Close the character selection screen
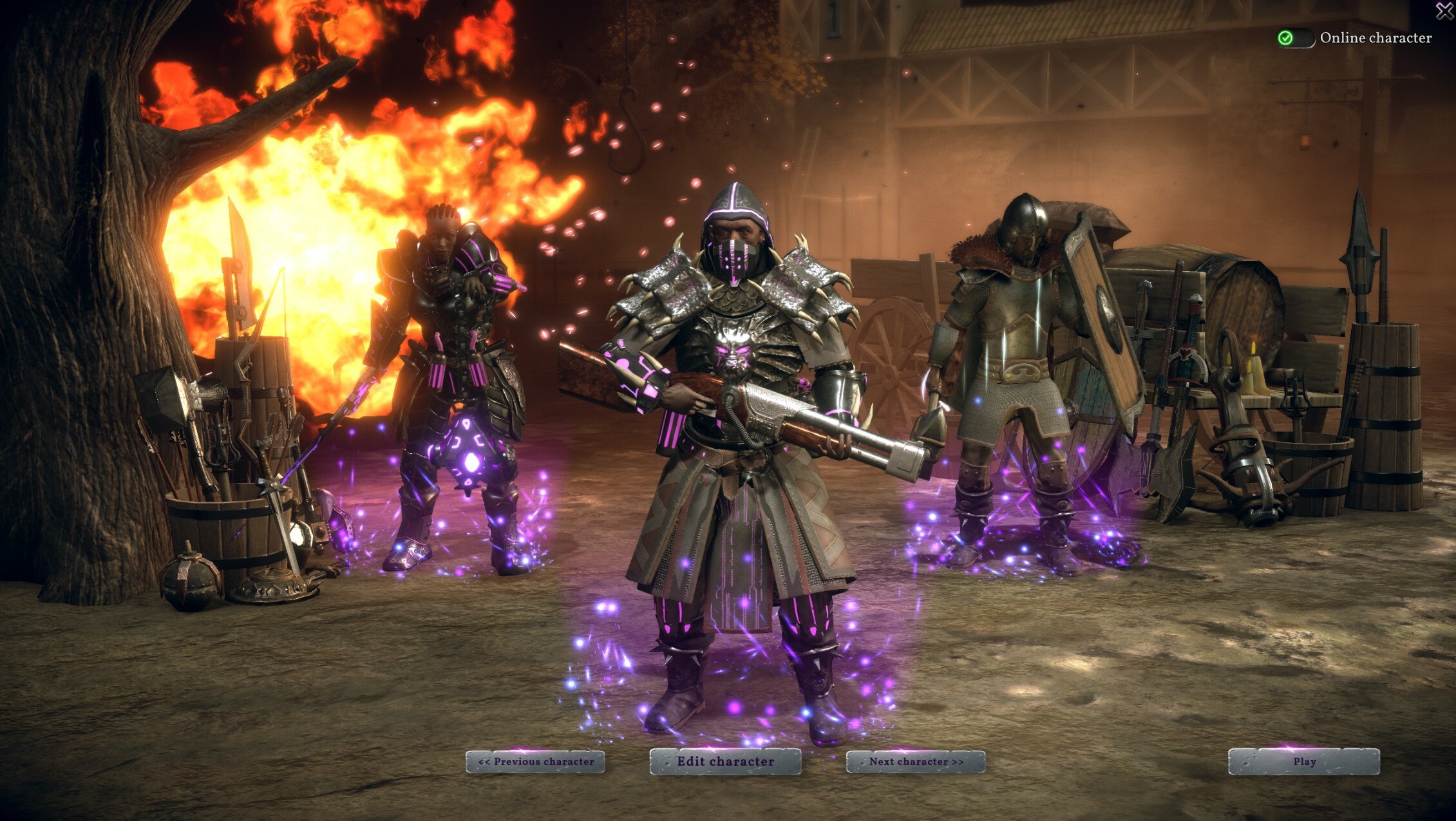The width and height of the screenshot is (1456, 821). pos(1444,10)
